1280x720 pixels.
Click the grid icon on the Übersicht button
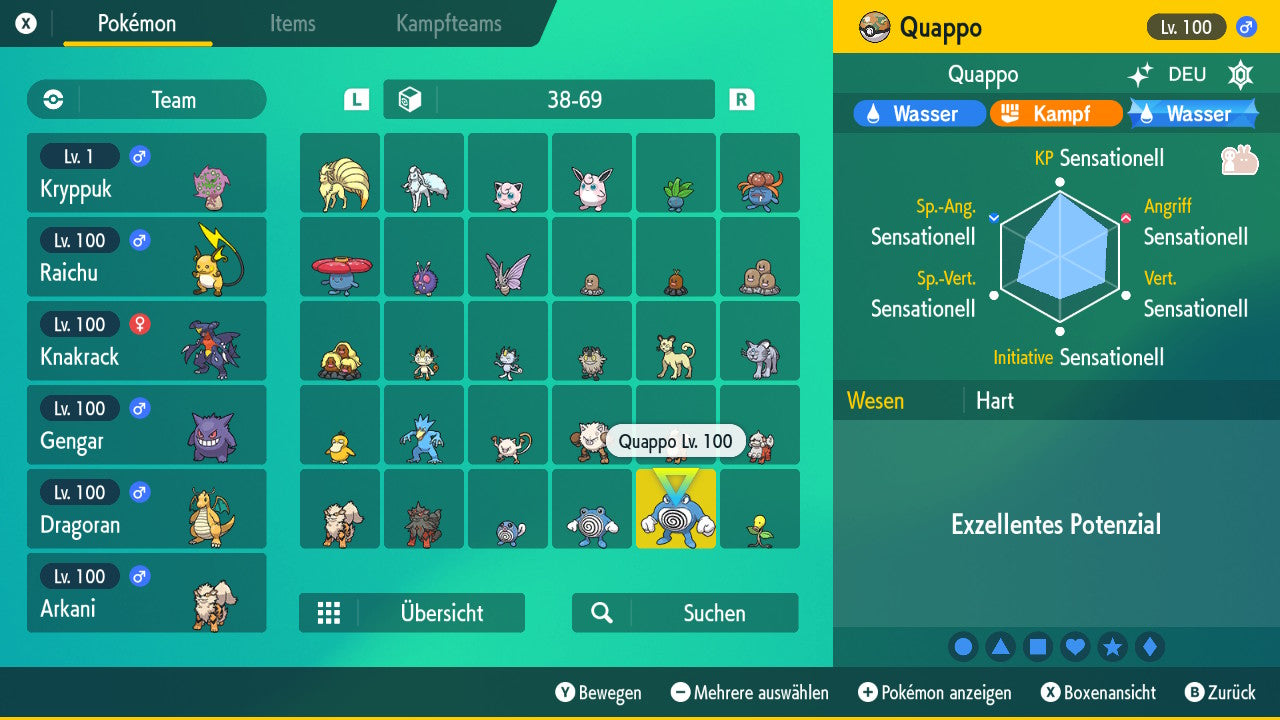pos(330,613)
